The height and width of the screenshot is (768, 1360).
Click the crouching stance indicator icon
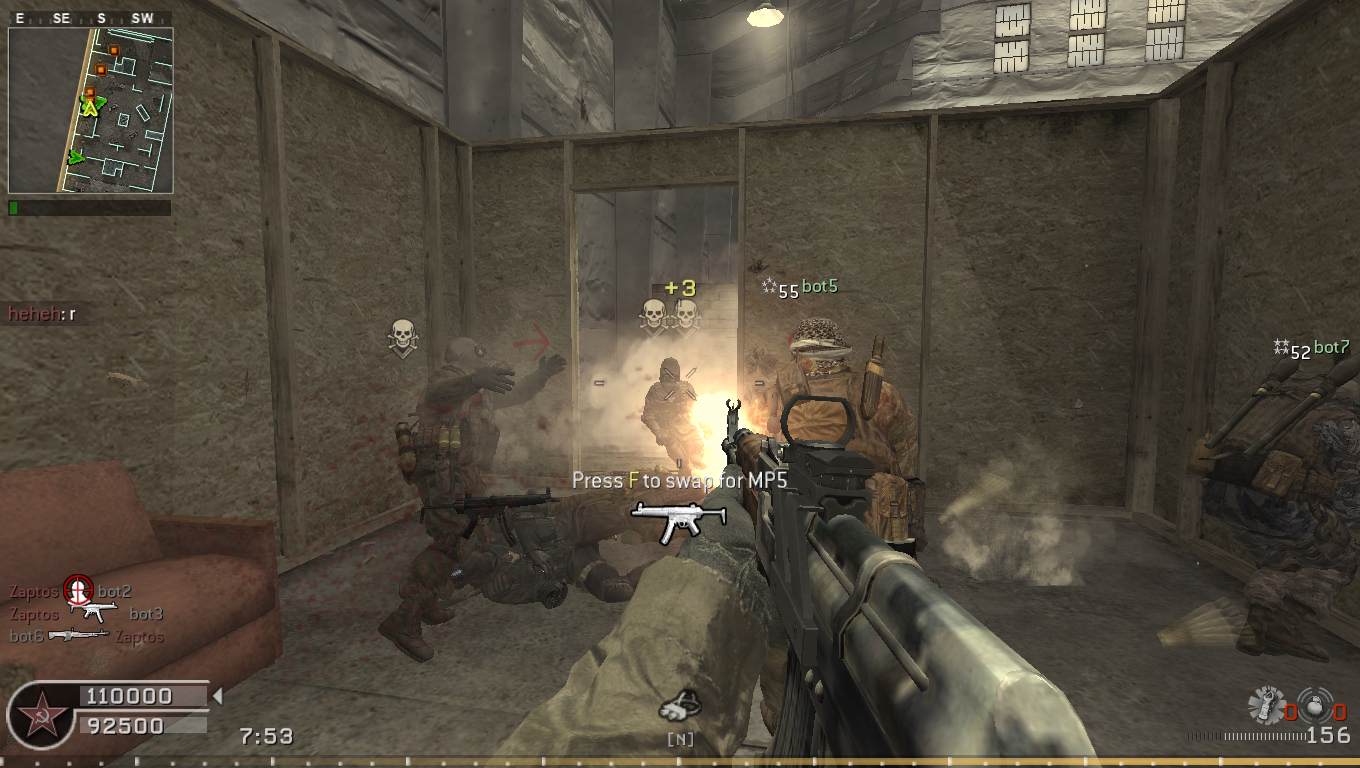point(680,707)
